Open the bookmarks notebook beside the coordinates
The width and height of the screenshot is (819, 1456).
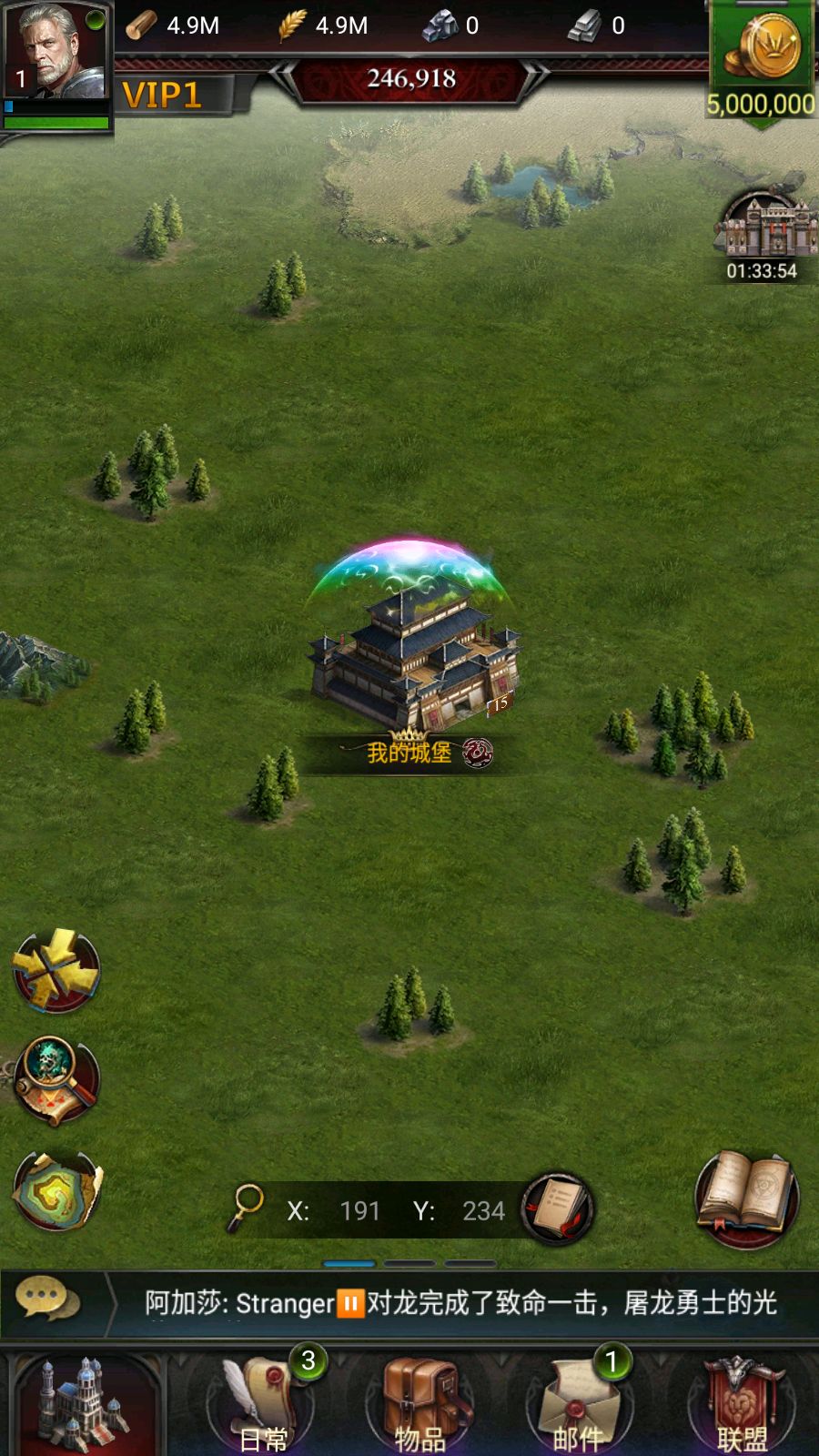point(557,1208)
